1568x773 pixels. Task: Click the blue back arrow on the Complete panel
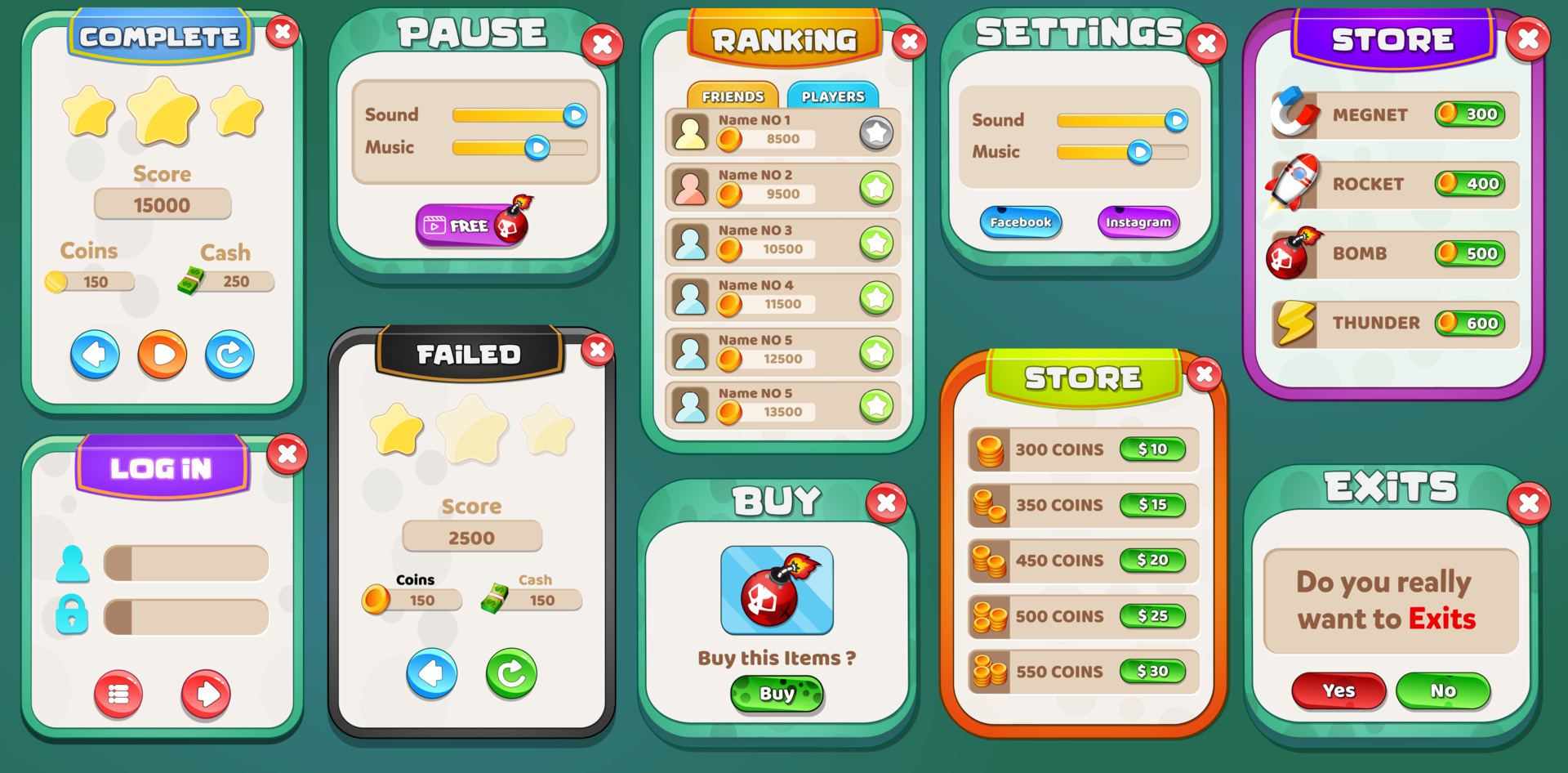click(95, 354)
